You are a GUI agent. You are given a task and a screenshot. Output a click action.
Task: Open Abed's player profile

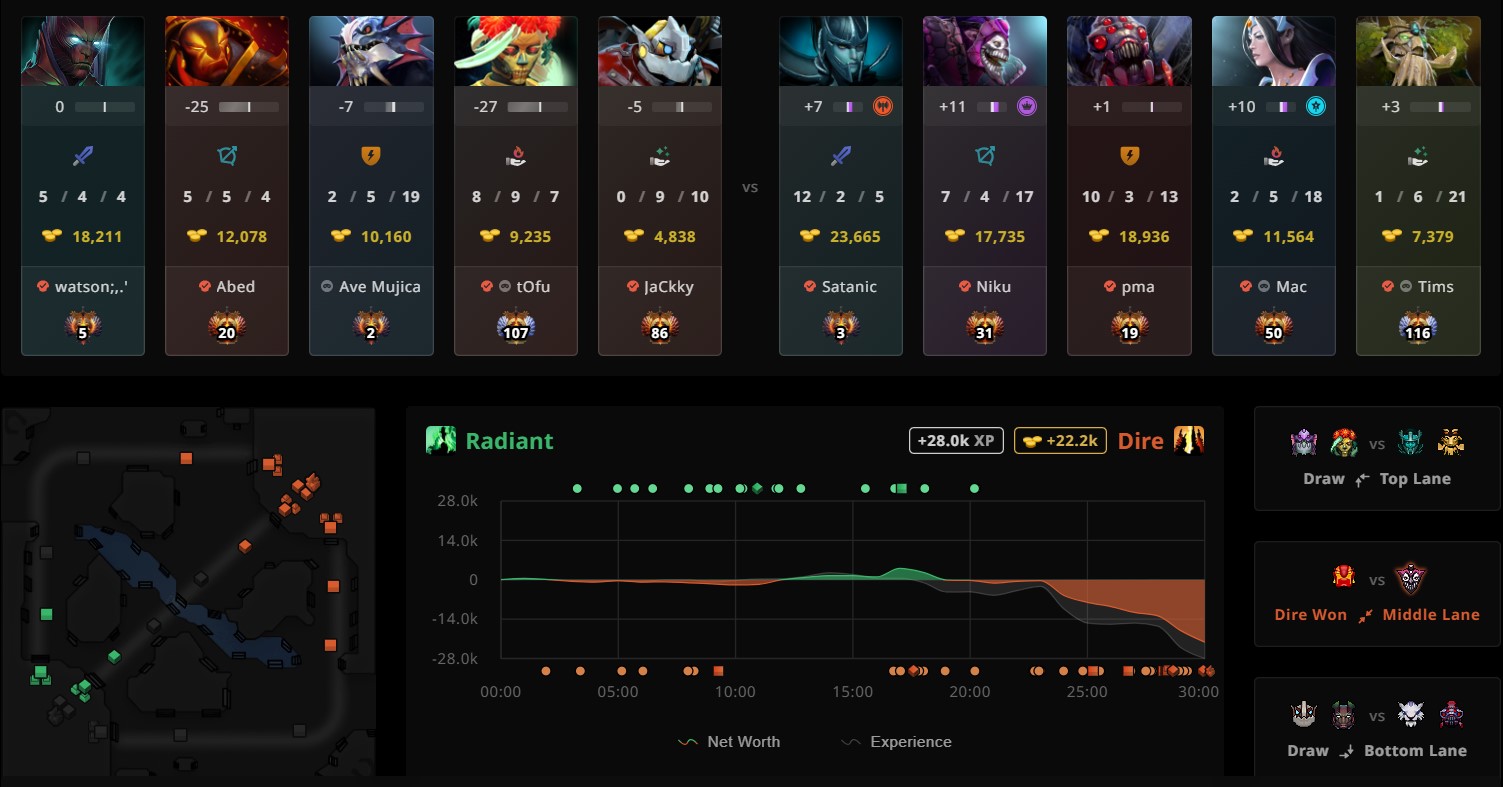(x=227, y=286)
